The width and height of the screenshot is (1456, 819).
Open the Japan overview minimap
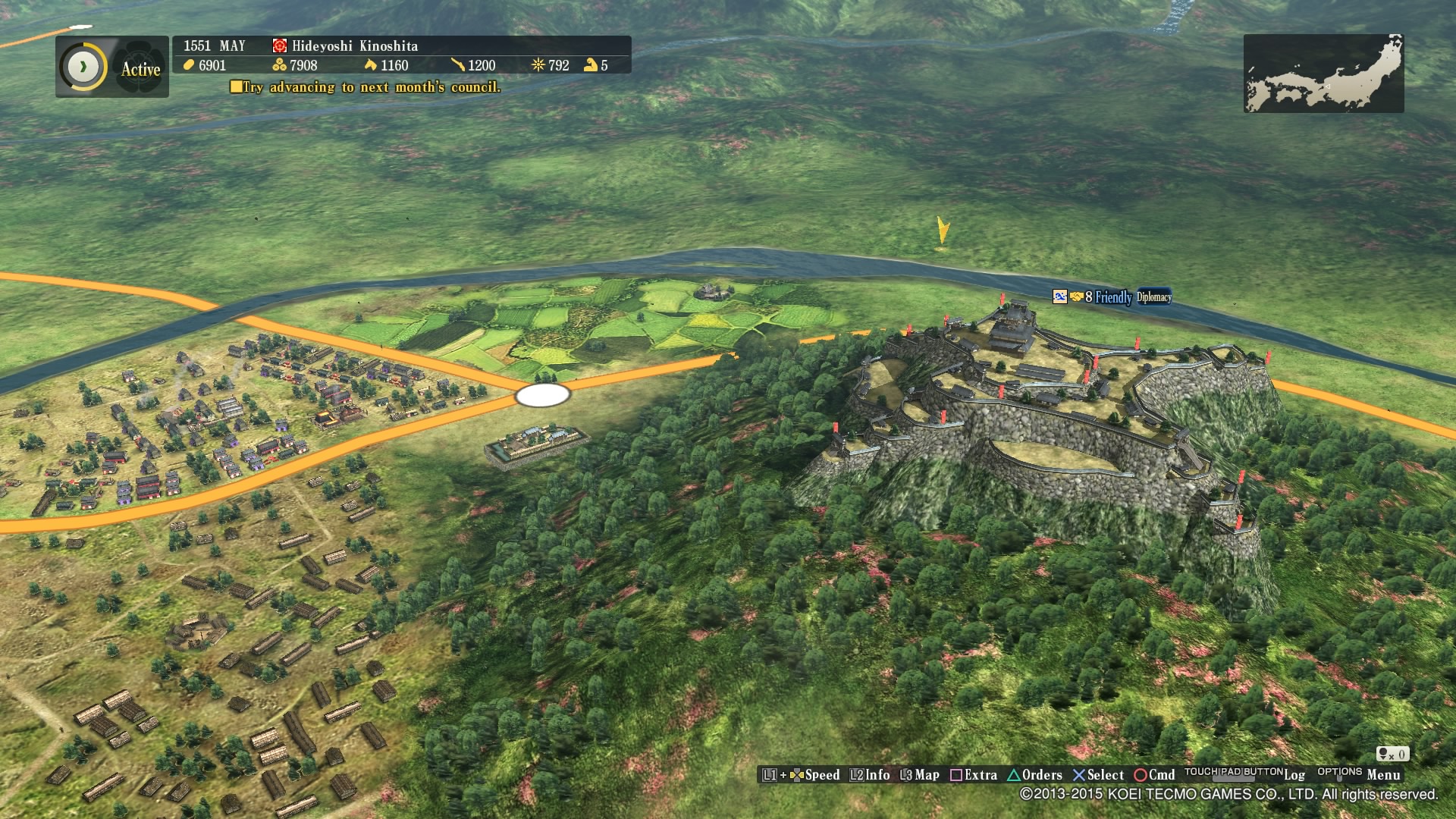(1323, 74)
